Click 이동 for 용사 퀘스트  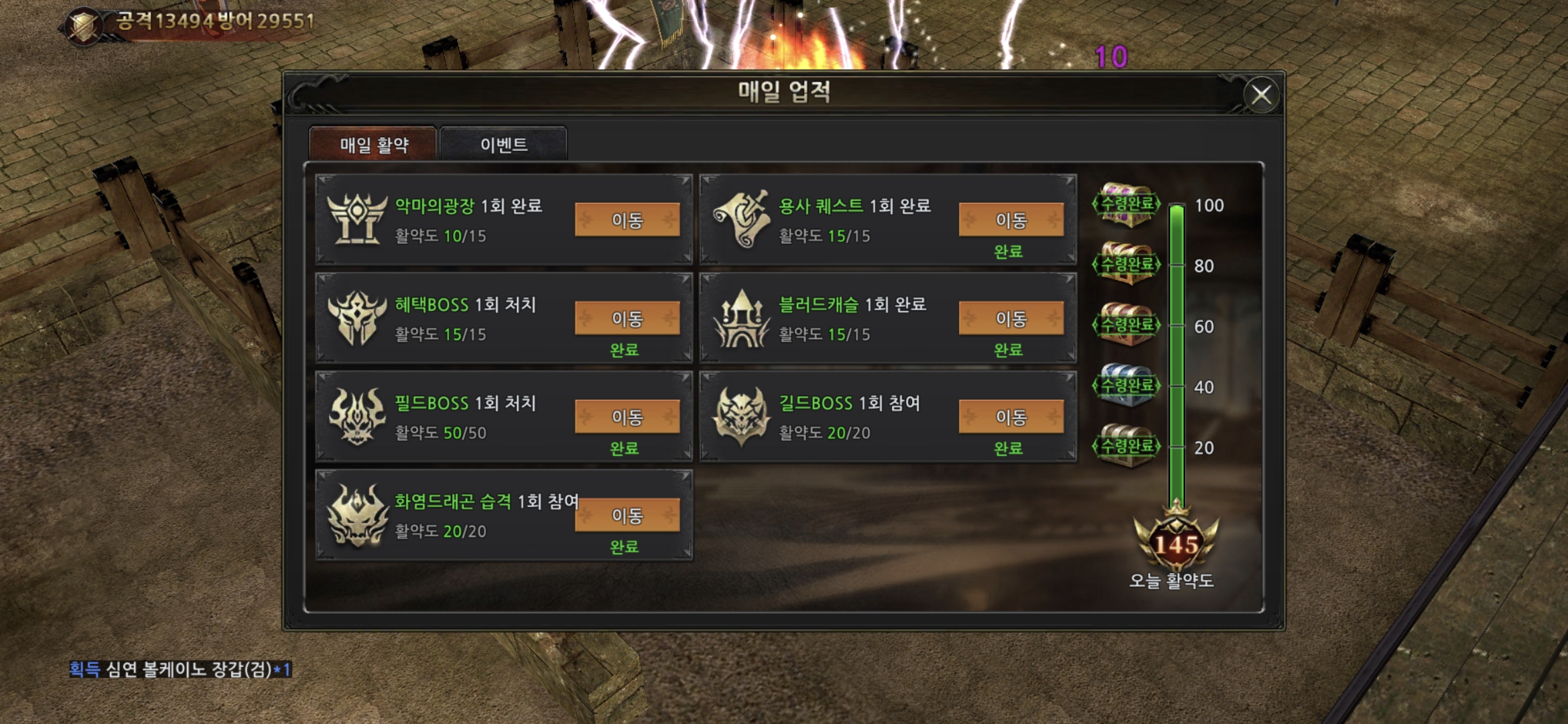(x=1010, y=220)
